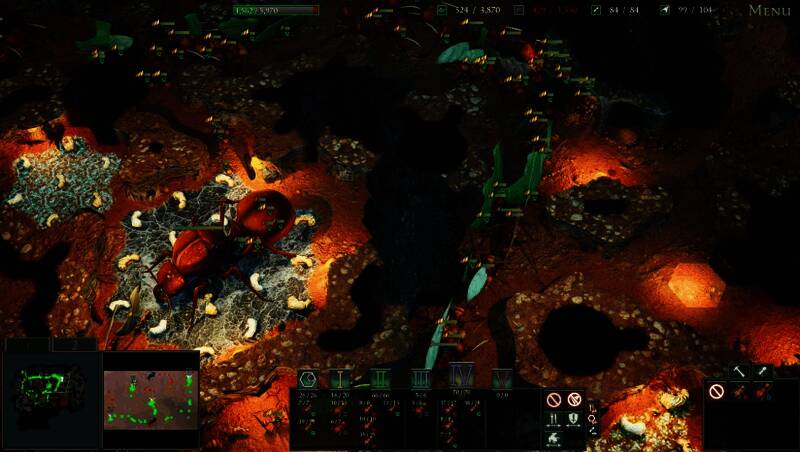Click the shovel dig tool icon
Screen dimensions: 800x452
[763, 371]
